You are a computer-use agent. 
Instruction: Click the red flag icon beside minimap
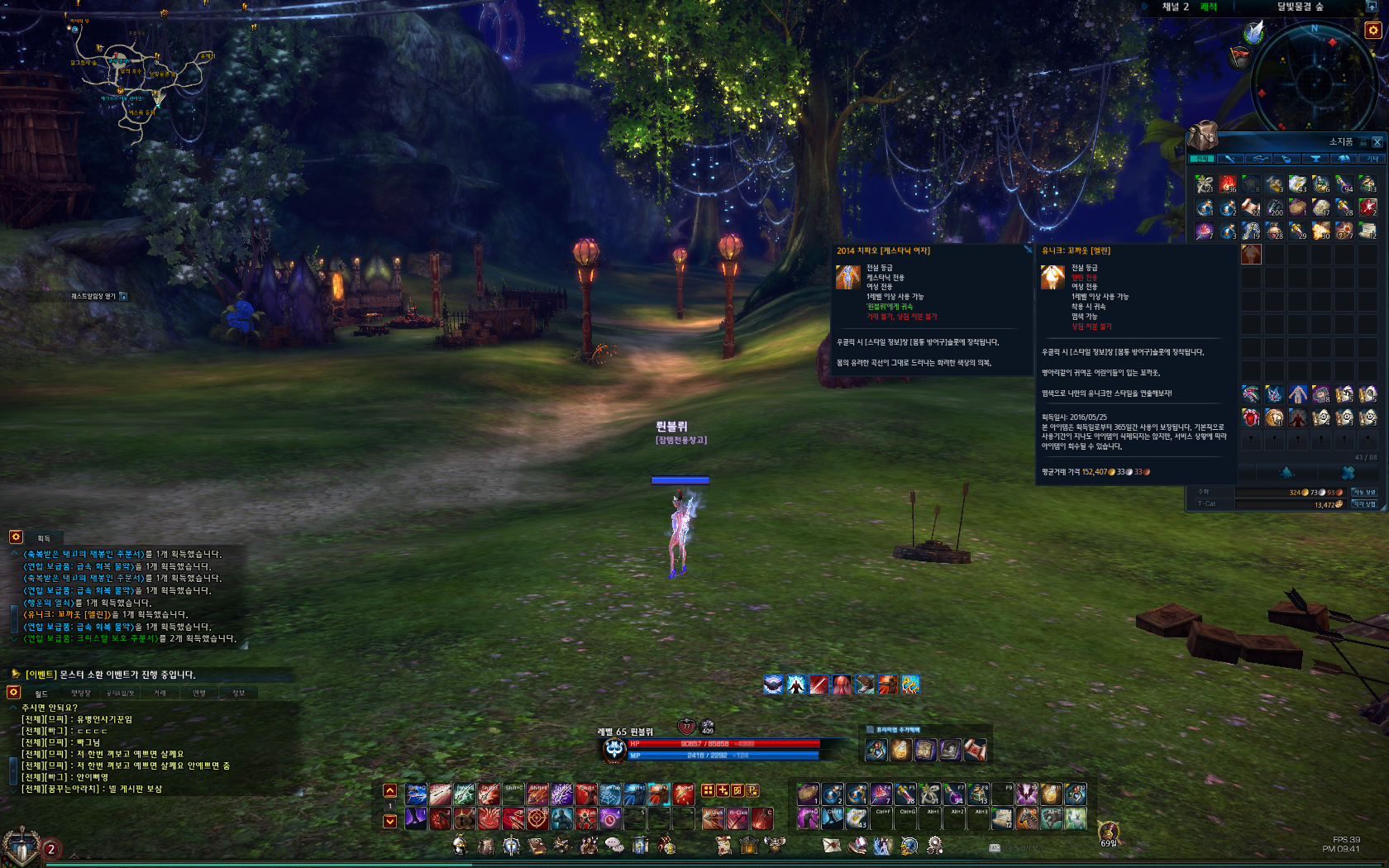[x=1239, y=56]
